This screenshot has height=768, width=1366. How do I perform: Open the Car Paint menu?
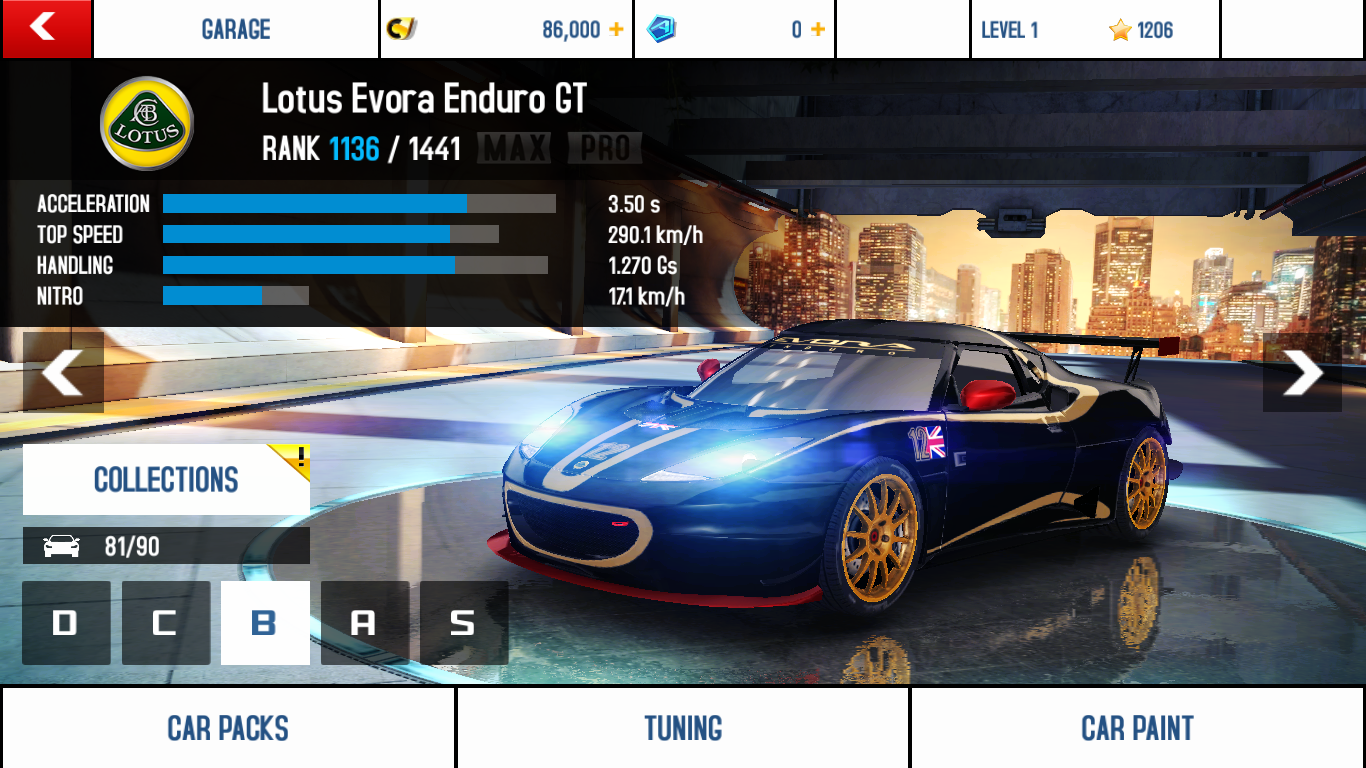(x=1137, y=728)
